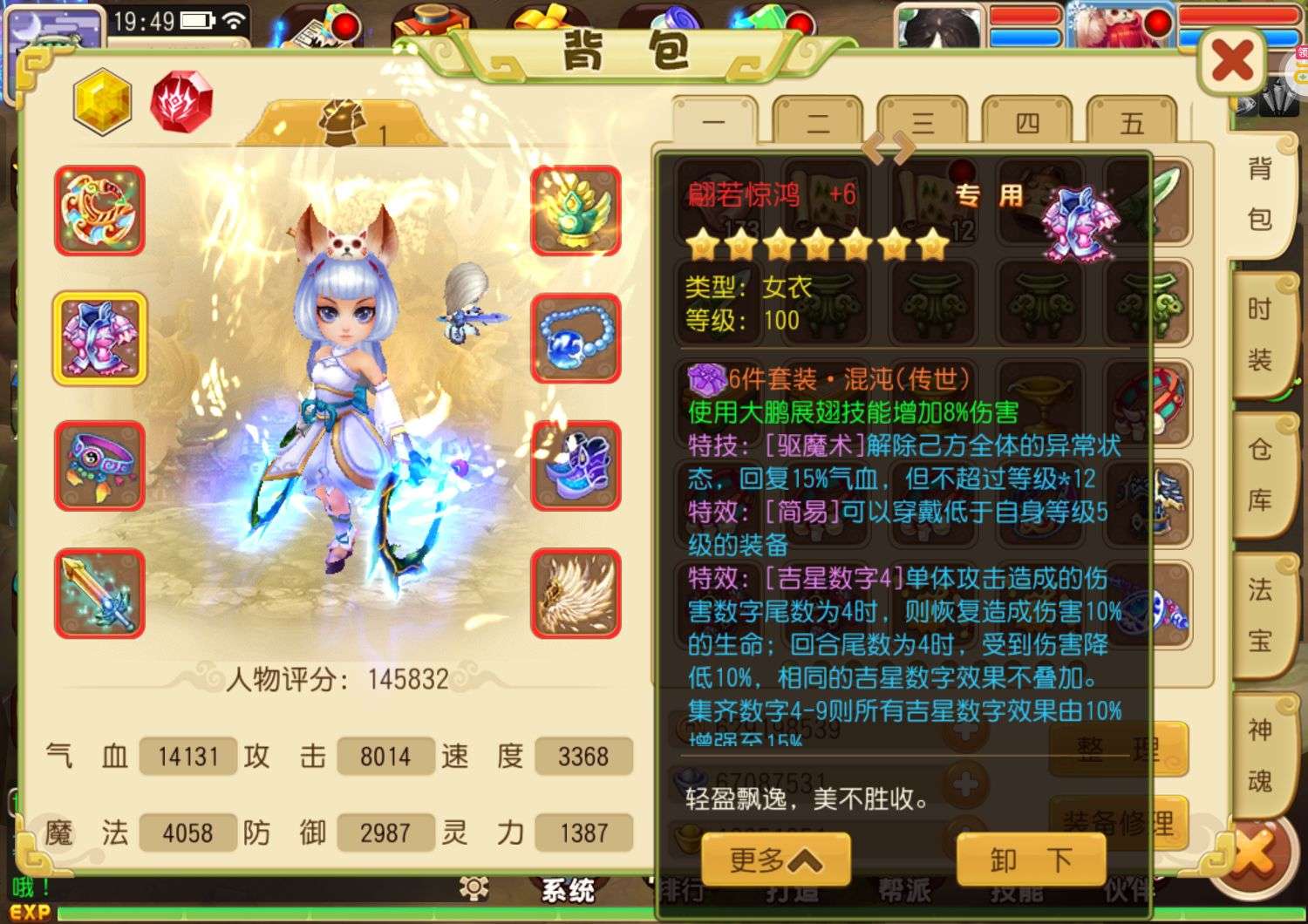Click the system gear icon at bottom
Image resolution: width=1308 pixels, height=924 pixels.
pos(476,891)
